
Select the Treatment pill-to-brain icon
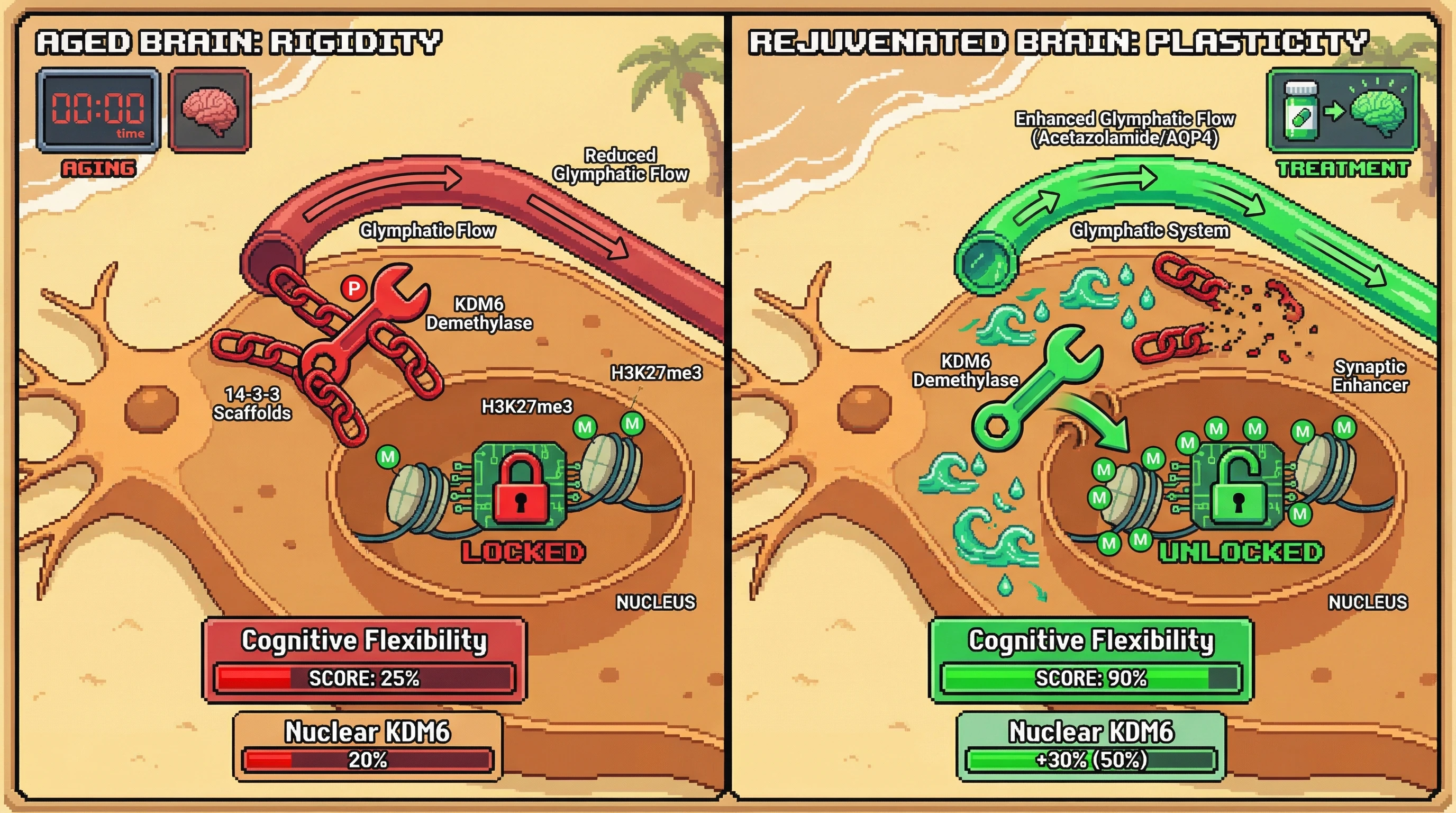[1342, 111]
